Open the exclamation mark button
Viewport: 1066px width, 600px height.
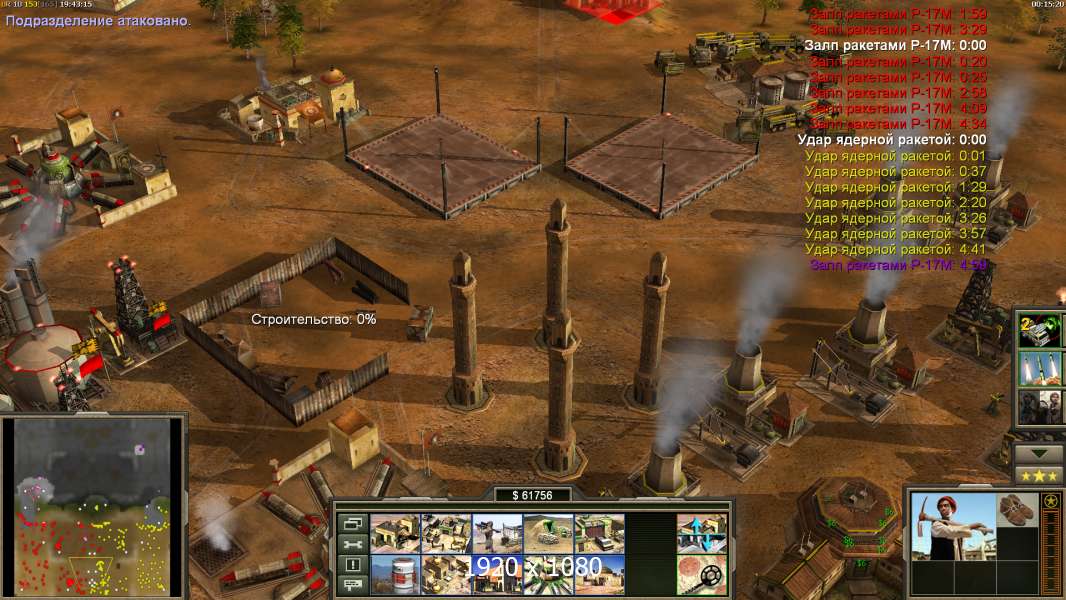click(x=351, y=565)
